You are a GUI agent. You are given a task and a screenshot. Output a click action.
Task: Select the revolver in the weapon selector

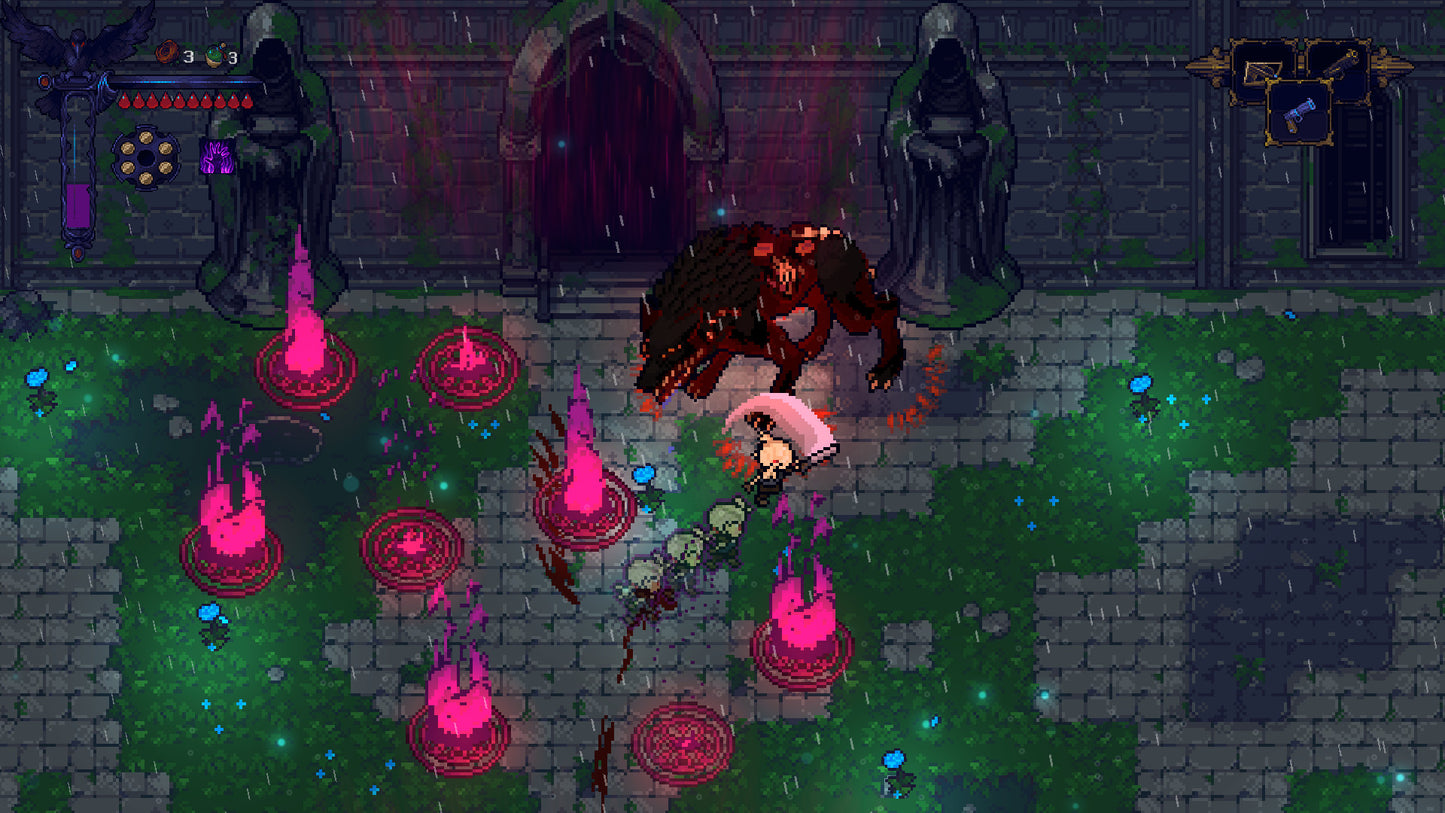click(x=1298, y=116)
